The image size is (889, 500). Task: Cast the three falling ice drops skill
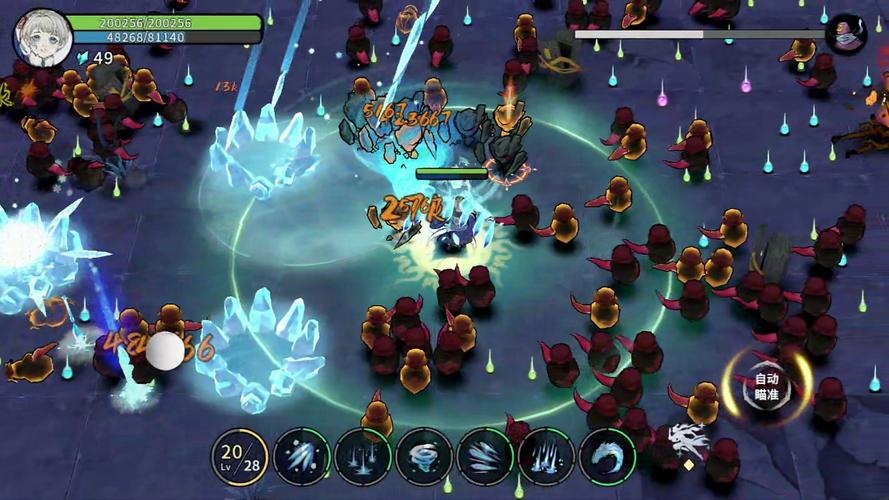pos(363,457)
